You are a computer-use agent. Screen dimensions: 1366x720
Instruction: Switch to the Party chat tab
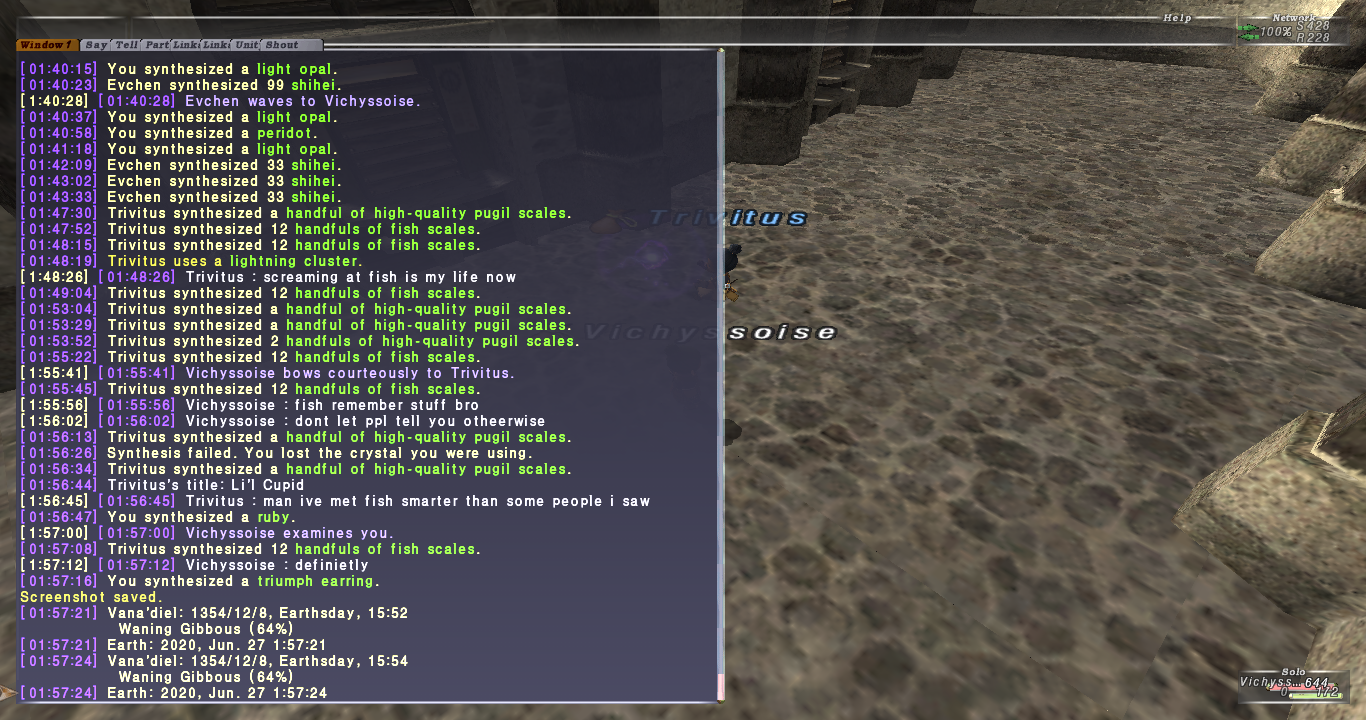coord(156,45)
